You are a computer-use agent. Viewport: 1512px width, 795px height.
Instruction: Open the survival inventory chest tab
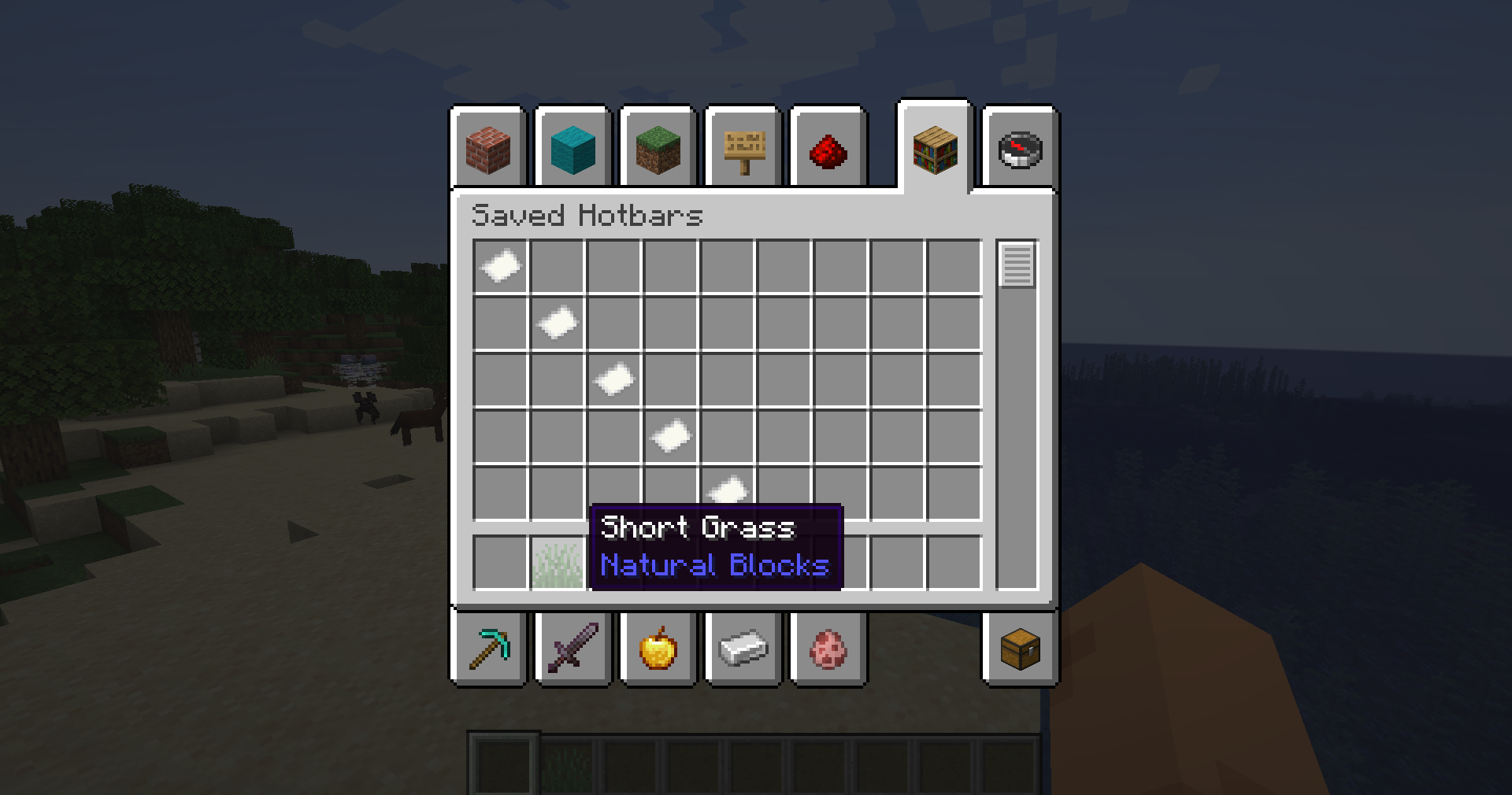(x=1018, y=649)
